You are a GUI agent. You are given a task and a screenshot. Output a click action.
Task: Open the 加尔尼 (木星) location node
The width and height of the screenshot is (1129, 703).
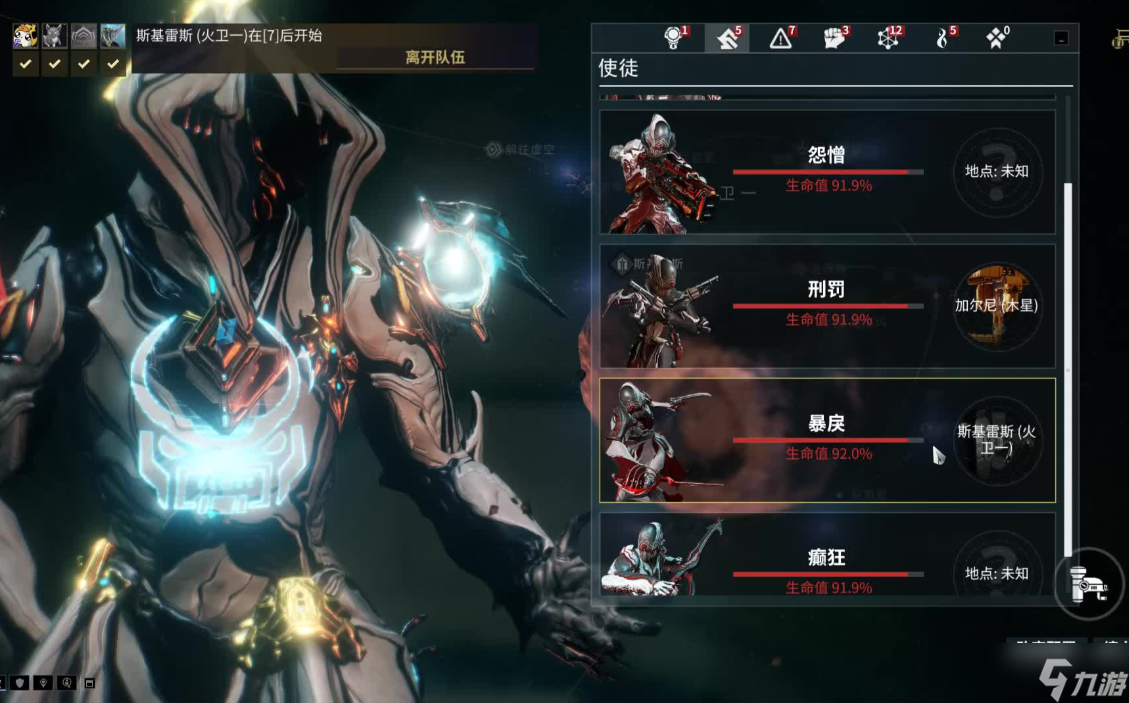pos(996,306)
